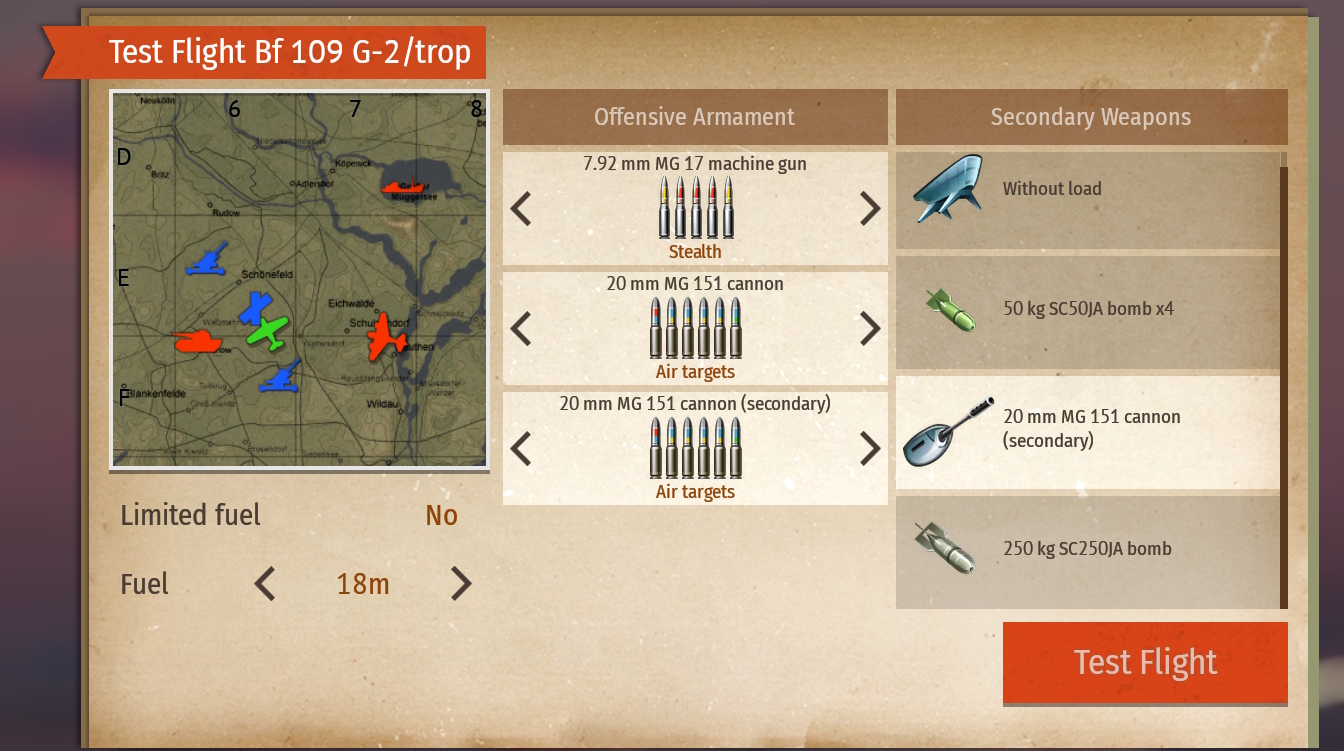Viewport: 1344px width, 751px height.
Task: Show previous belt for 7.92 mm MG 17
Action: (521, 208)
